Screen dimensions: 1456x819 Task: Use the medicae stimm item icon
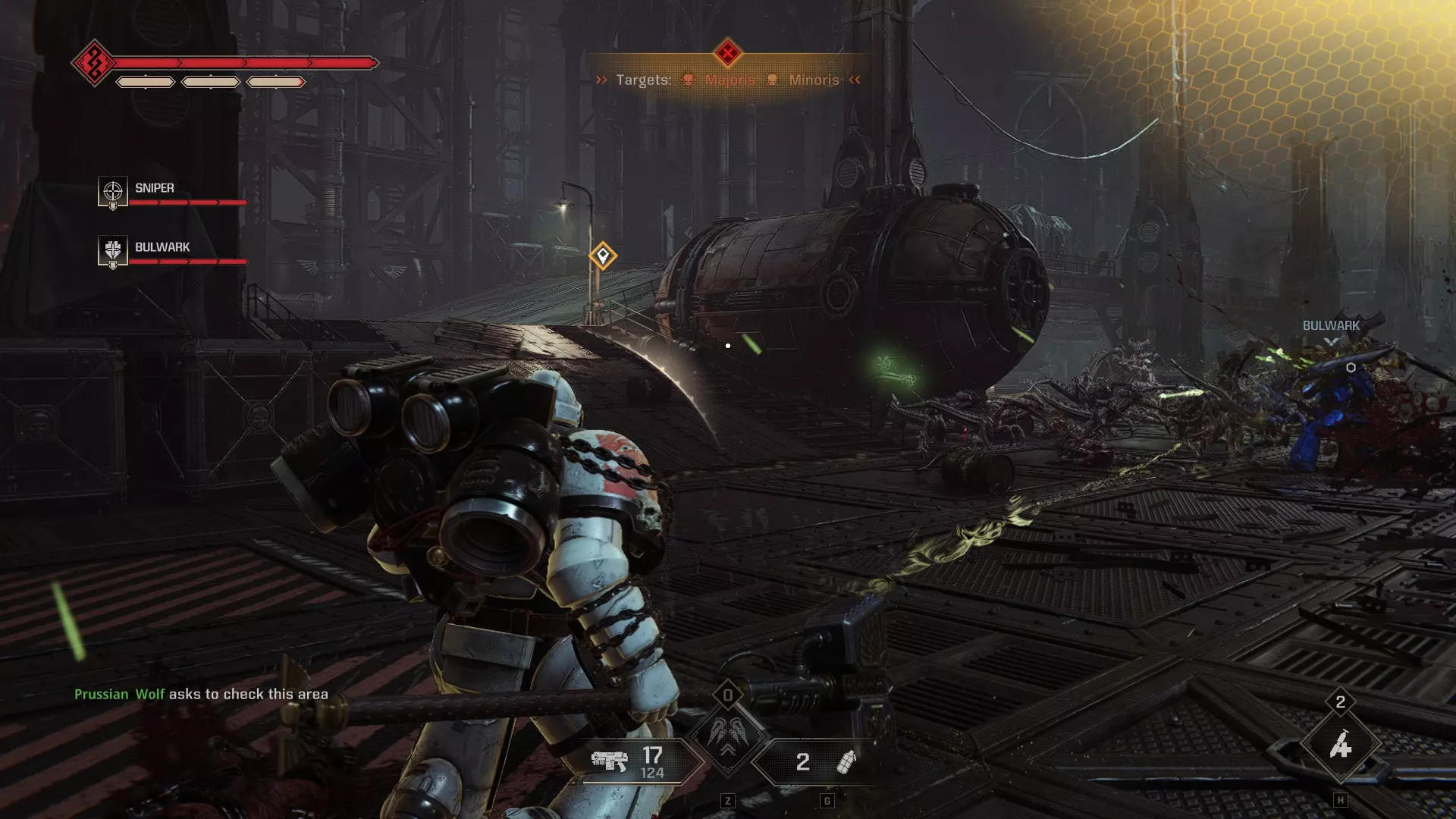1340,746
